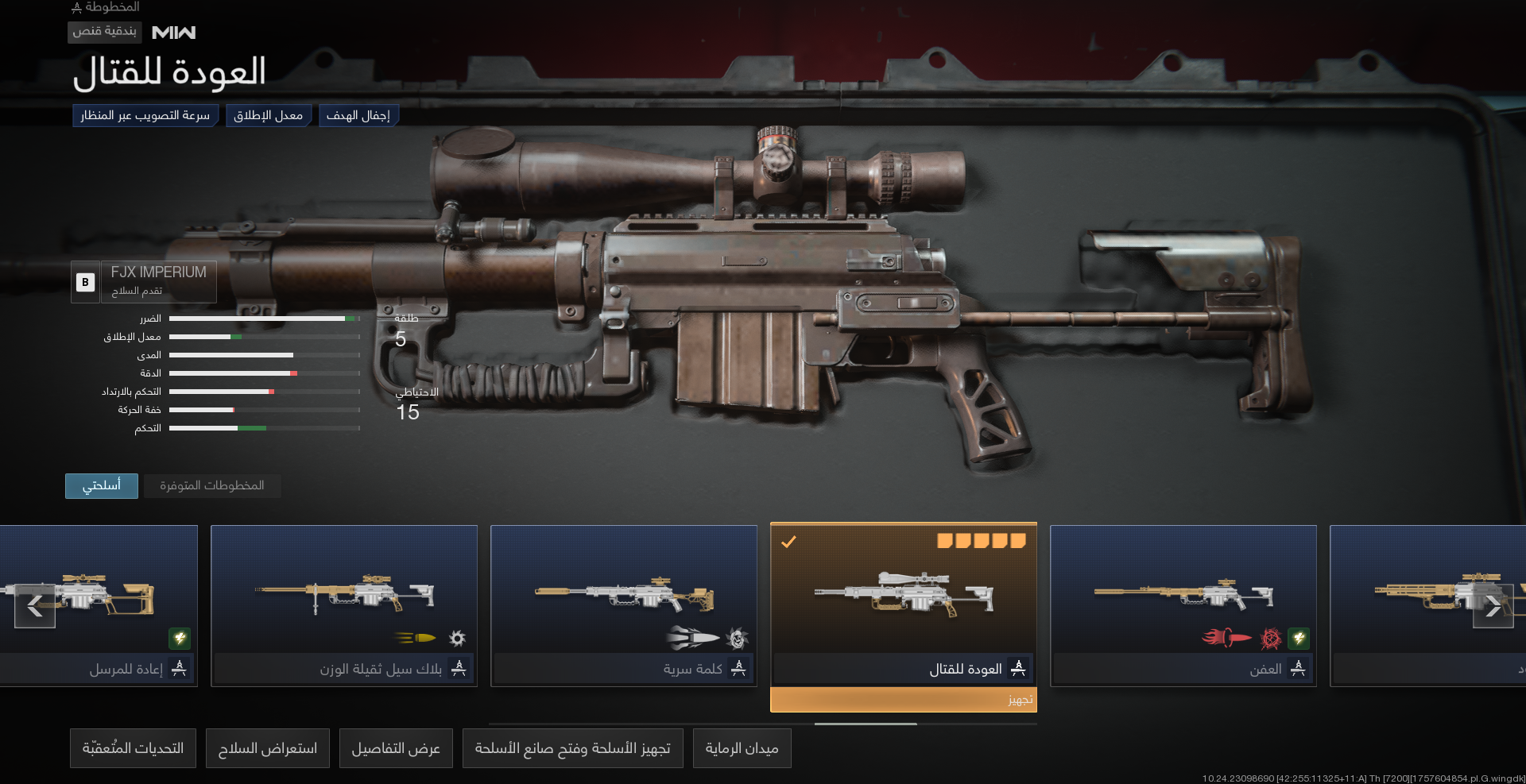Screen dimensions: 1526x784
Task: Click the skull icon on the كلمة سرية blueprint
Action: tap(738, 638)
